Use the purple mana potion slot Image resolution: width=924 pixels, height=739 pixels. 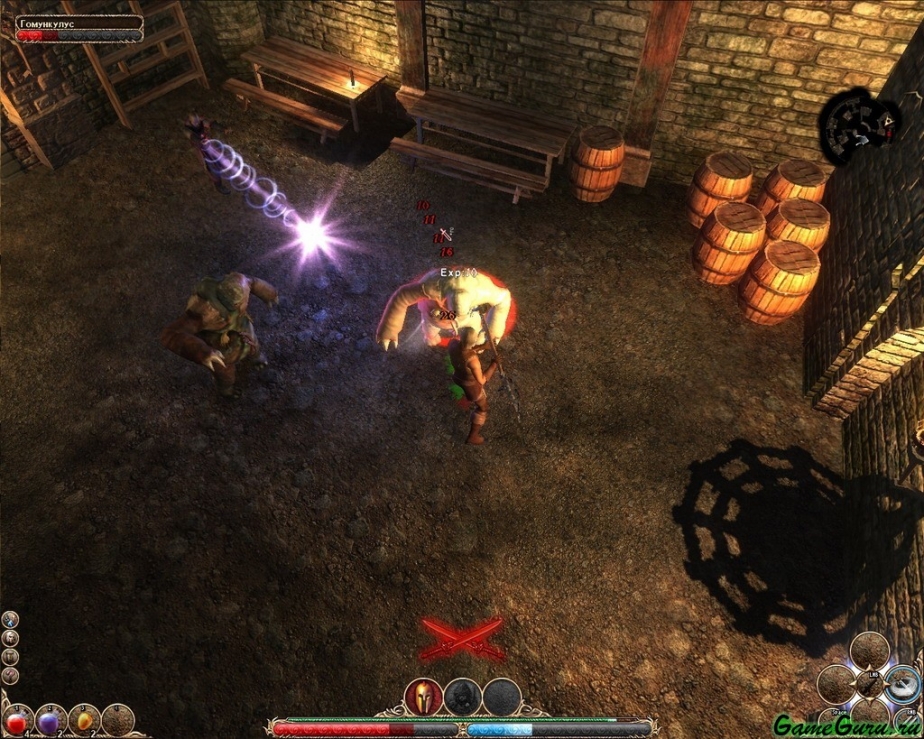click(51, 720)
